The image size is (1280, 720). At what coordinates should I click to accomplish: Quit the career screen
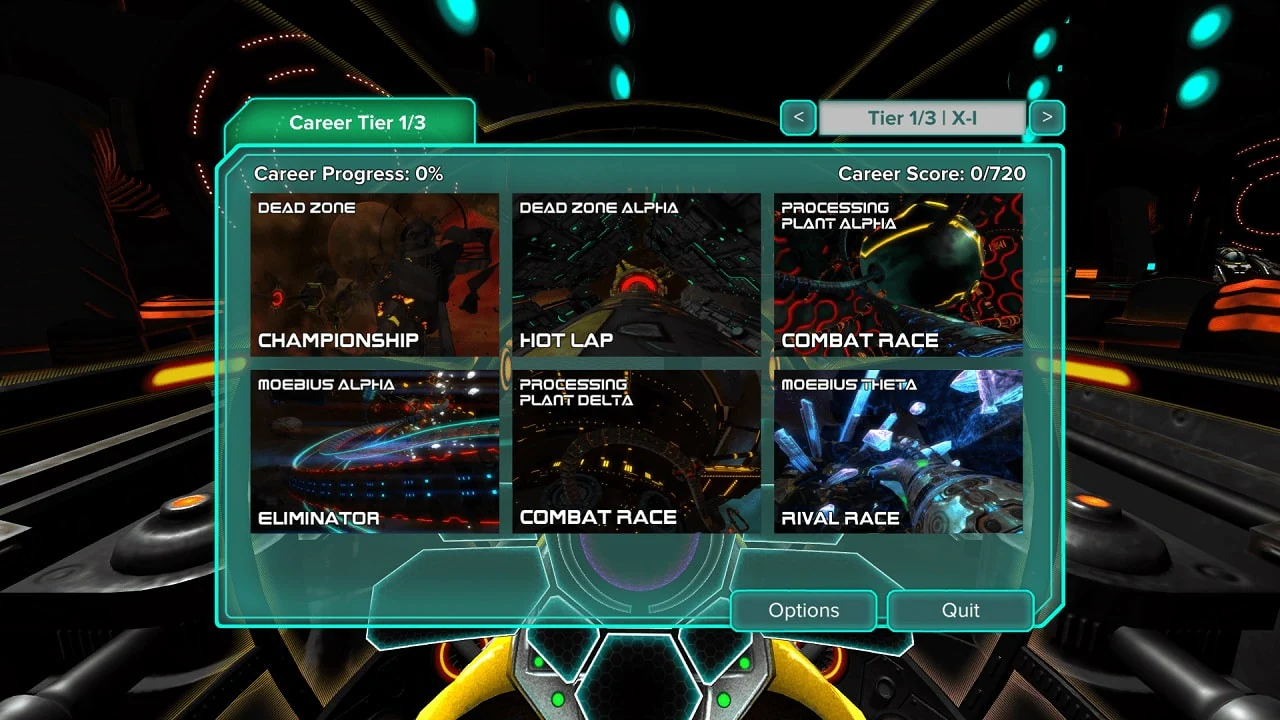(960, 610)
